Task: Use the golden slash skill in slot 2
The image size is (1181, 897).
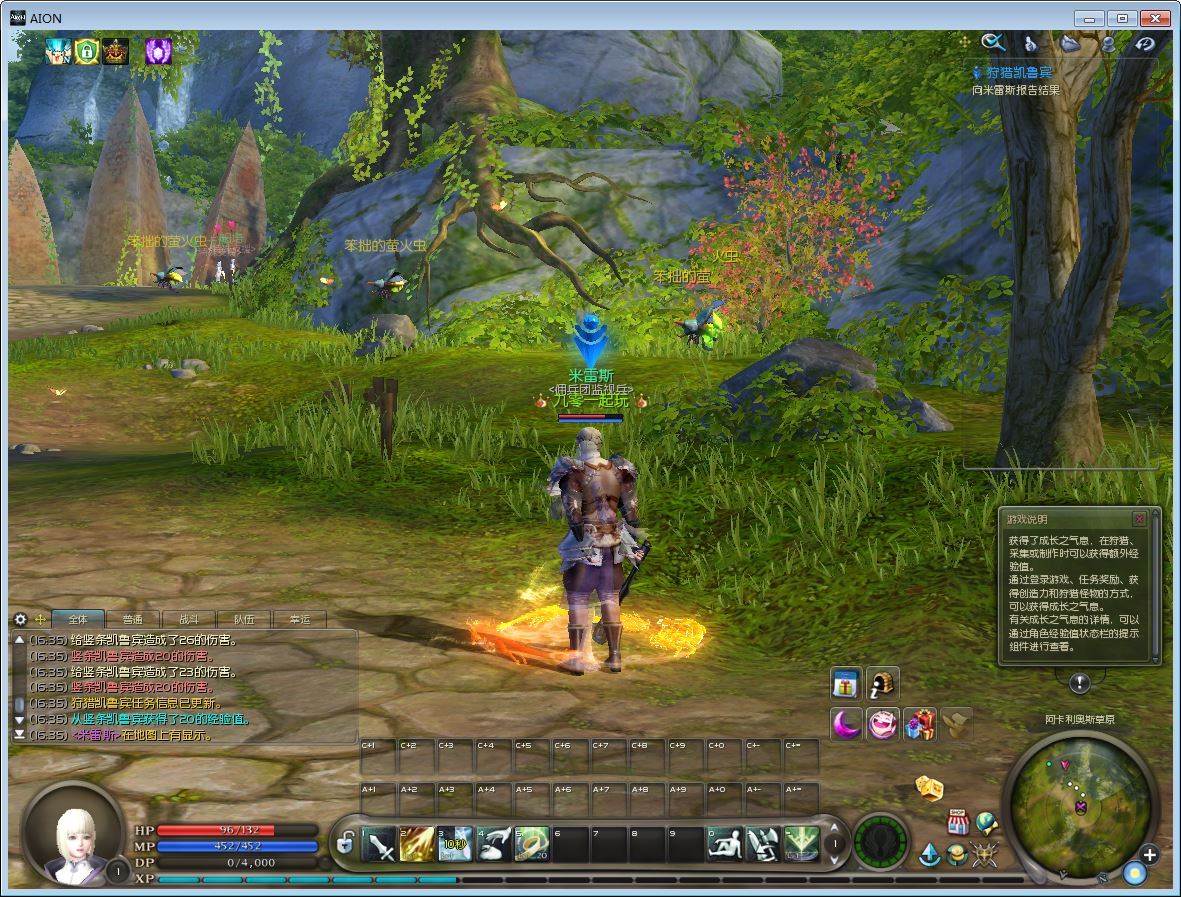Action: click(417, 845)
